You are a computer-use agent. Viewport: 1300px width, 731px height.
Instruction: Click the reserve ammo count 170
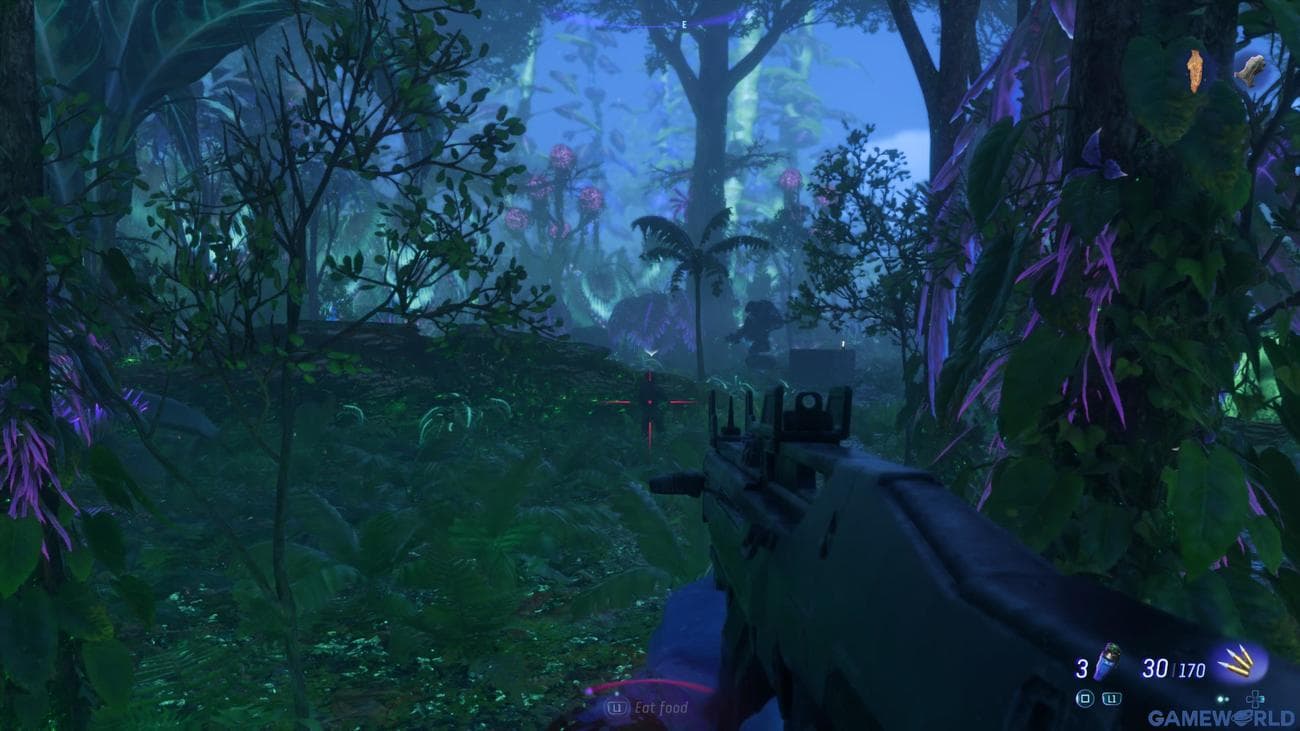1192,668
